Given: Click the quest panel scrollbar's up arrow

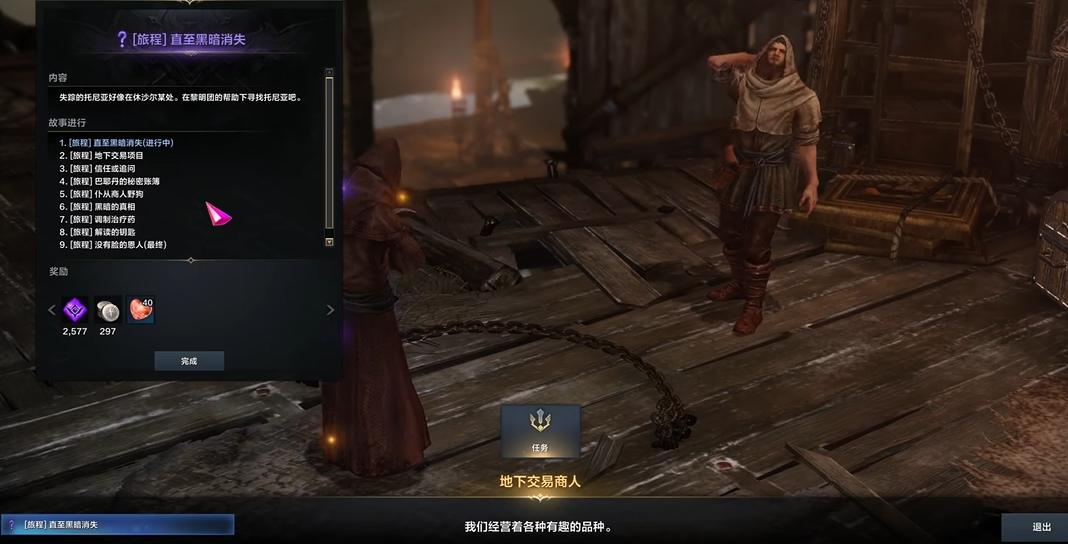Looking at the screenshot, I should click(329, 72).
